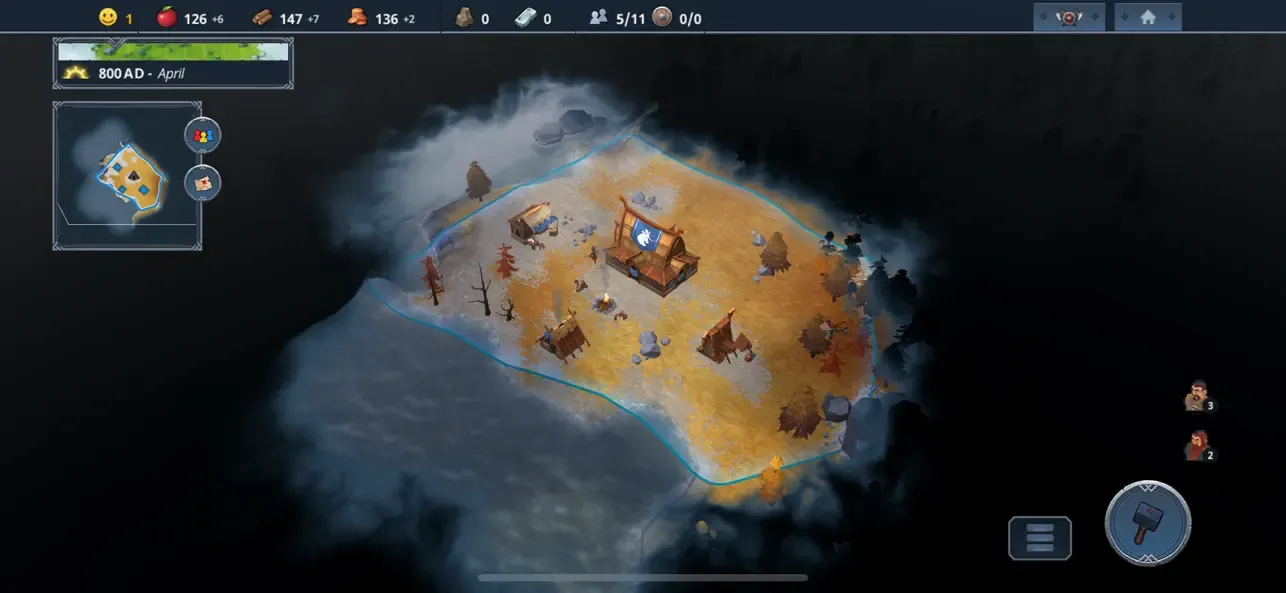Image resolution: width=1286 pixels, height=593 pixels.
Task: Tap the wood logs resource icon
Action: pyautogui.click(x=262, y=17)
